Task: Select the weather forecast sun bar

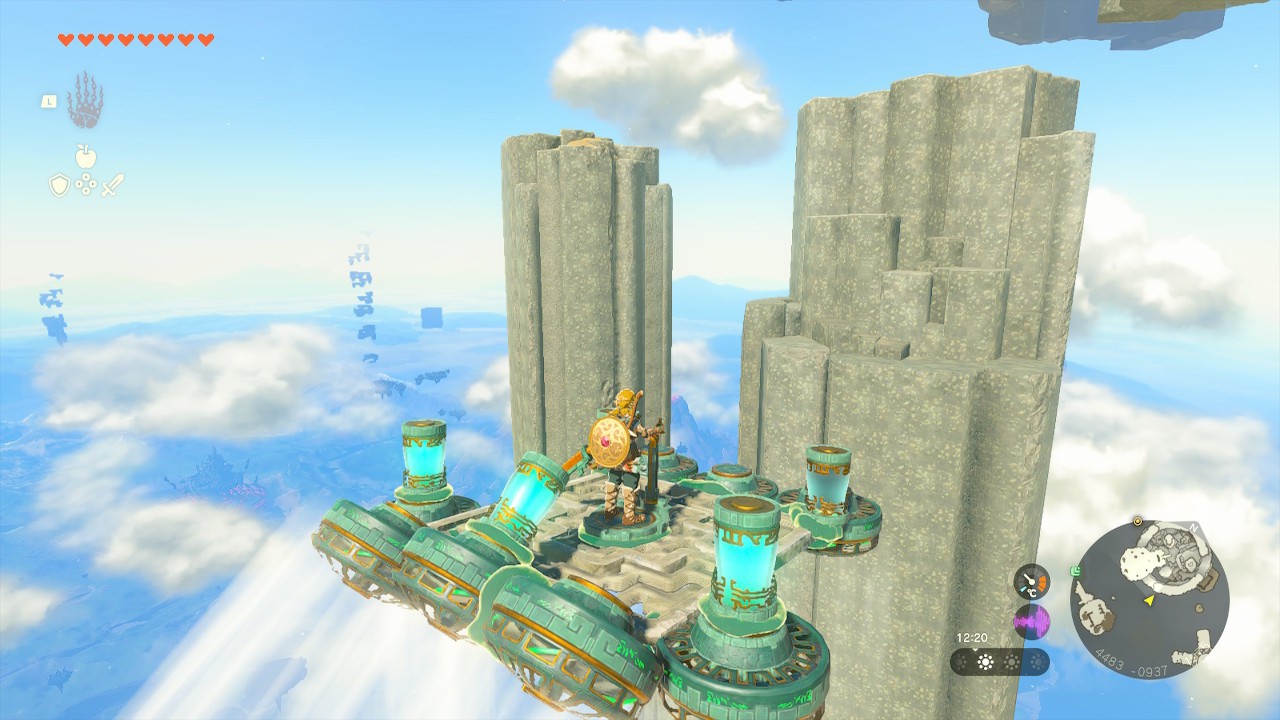Action: 999,662
